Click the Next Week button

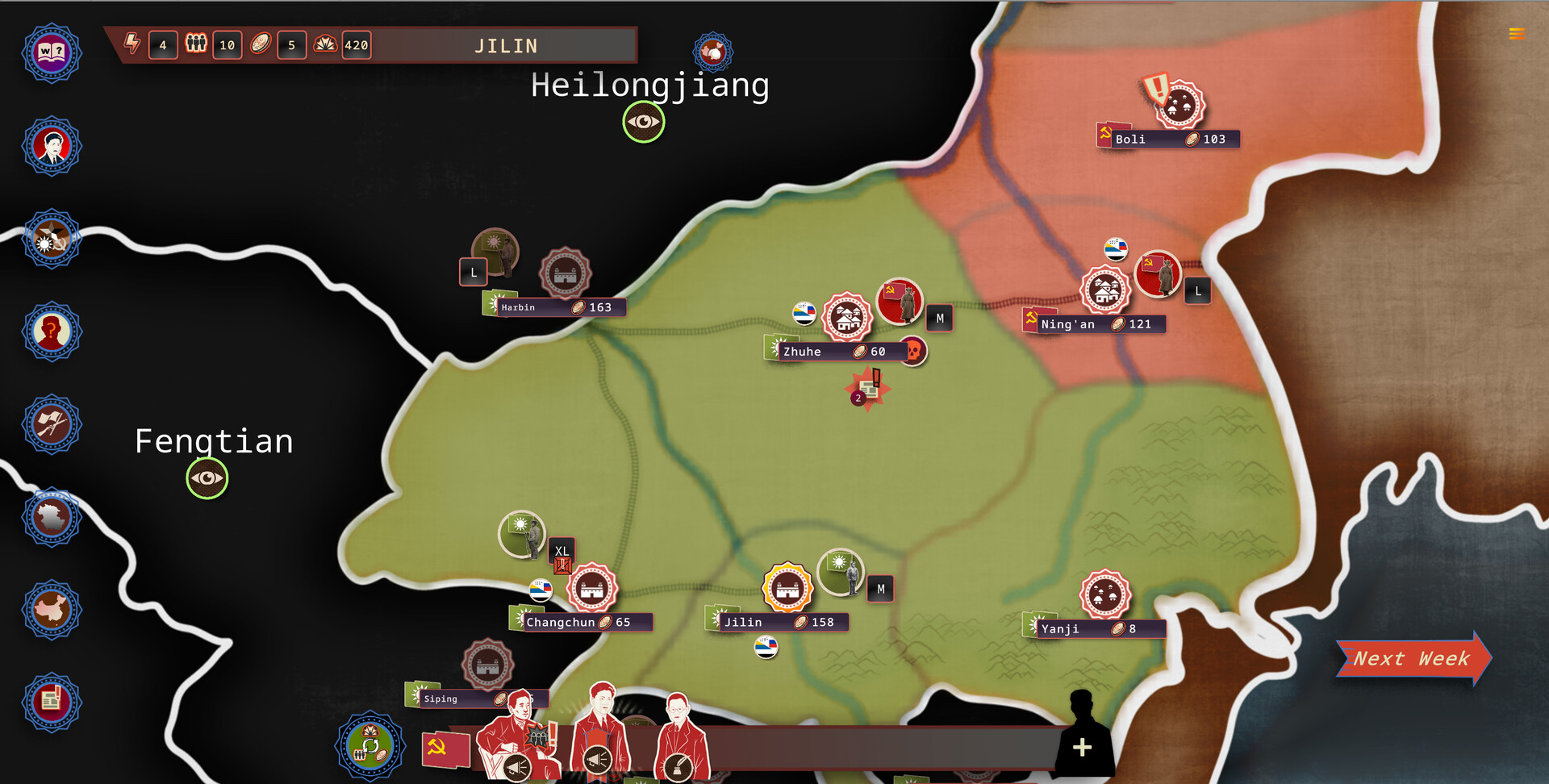click(x=1411, y=658)
